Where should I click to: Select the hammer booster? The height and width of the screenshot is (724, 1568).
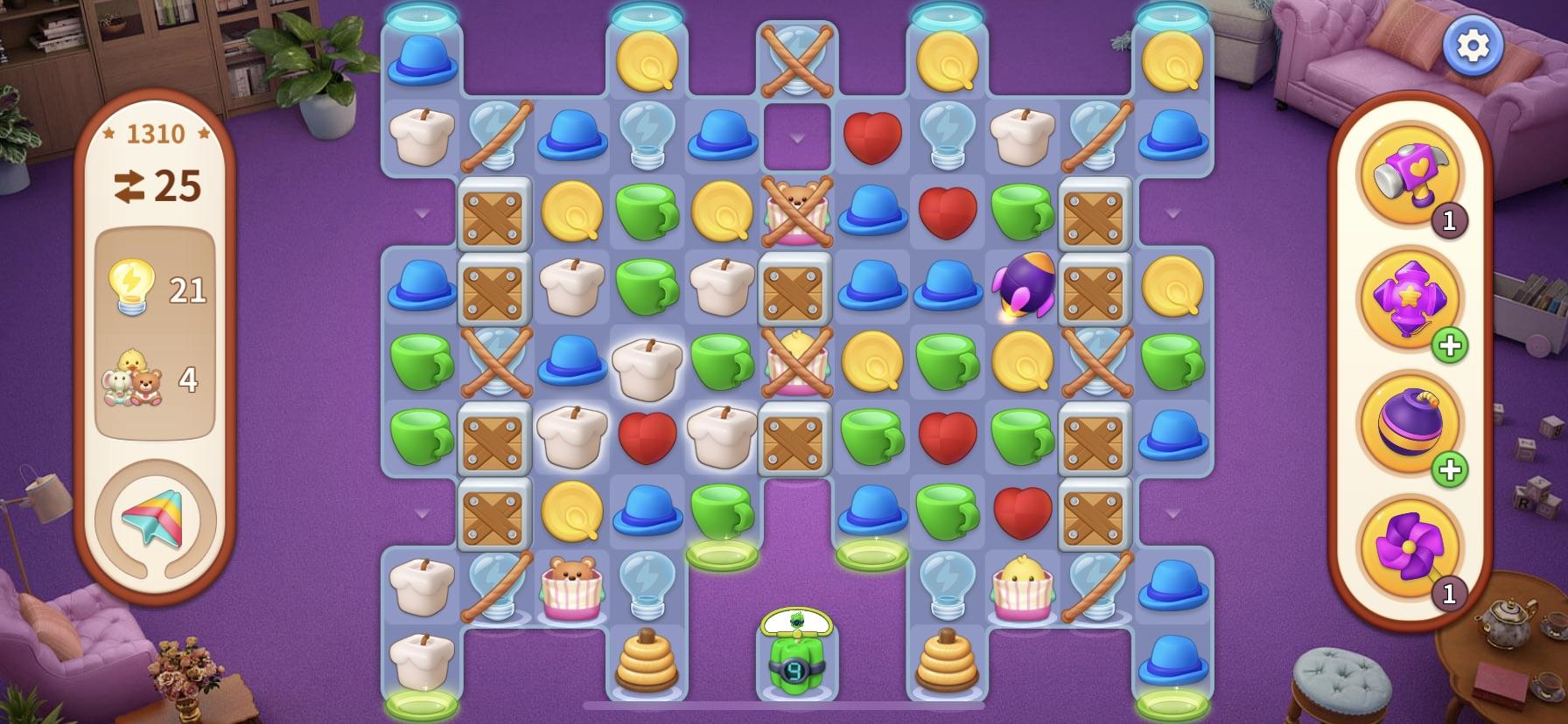point(1409,172)
